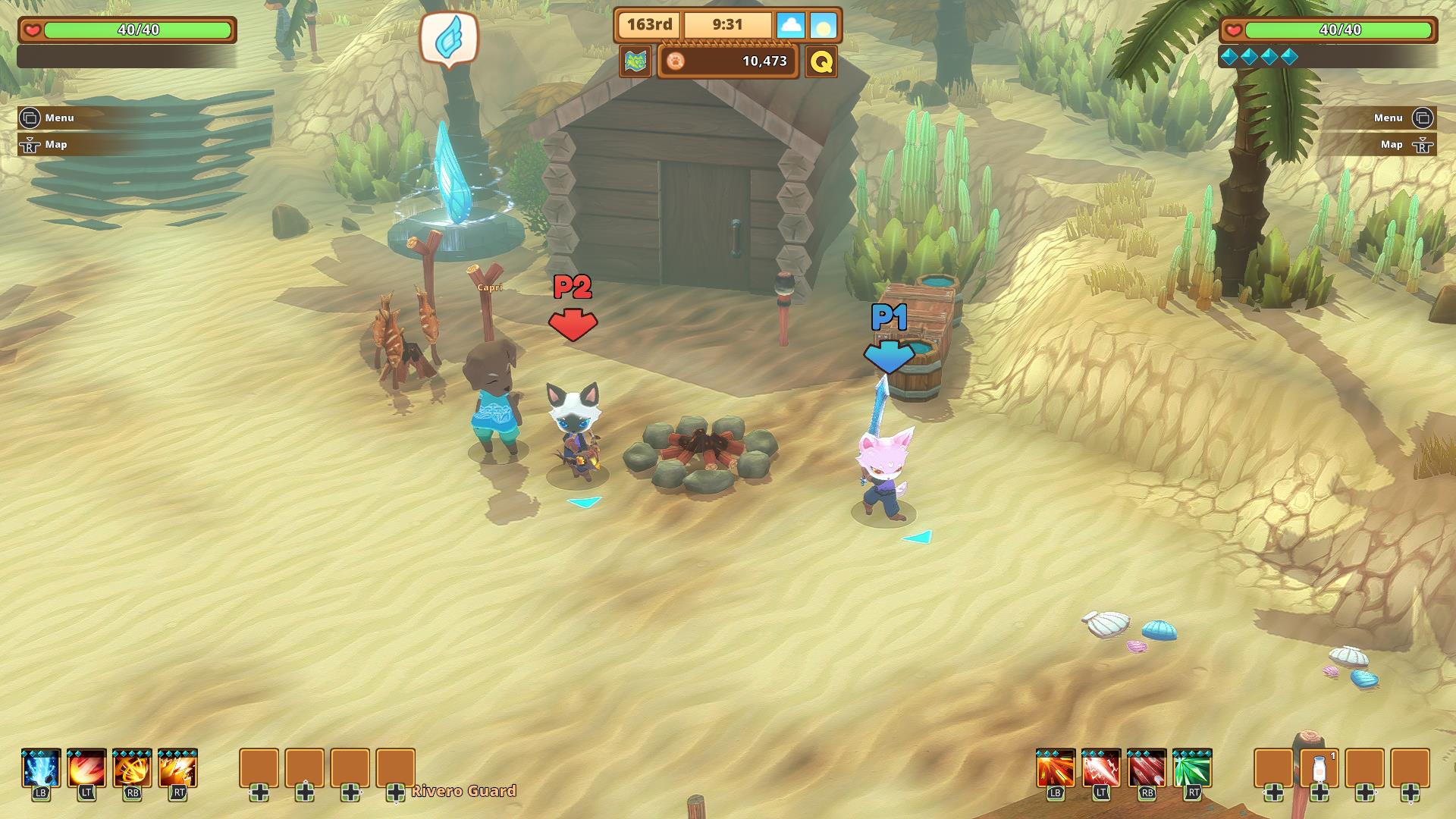1456x819 pixels.
Task: Click the Map label next to RT prompt
Action: tap(1391, 144)
